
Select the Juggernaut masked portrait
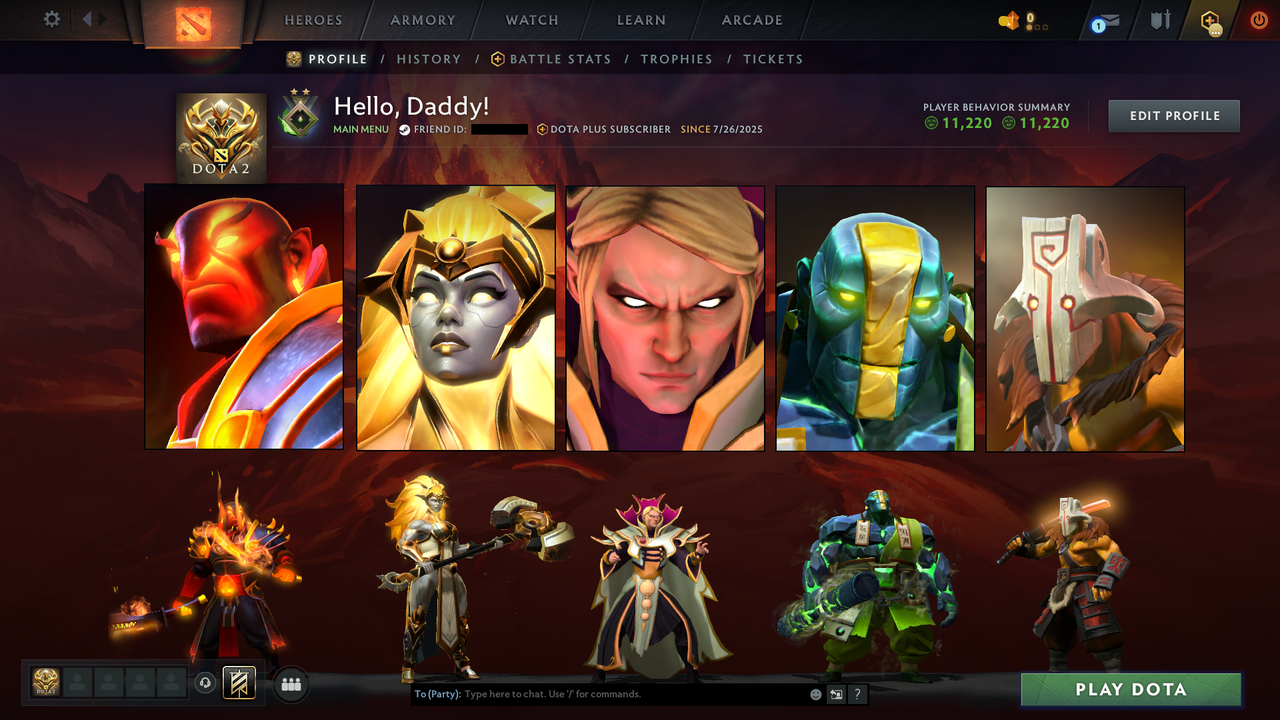coord(1084,318)
